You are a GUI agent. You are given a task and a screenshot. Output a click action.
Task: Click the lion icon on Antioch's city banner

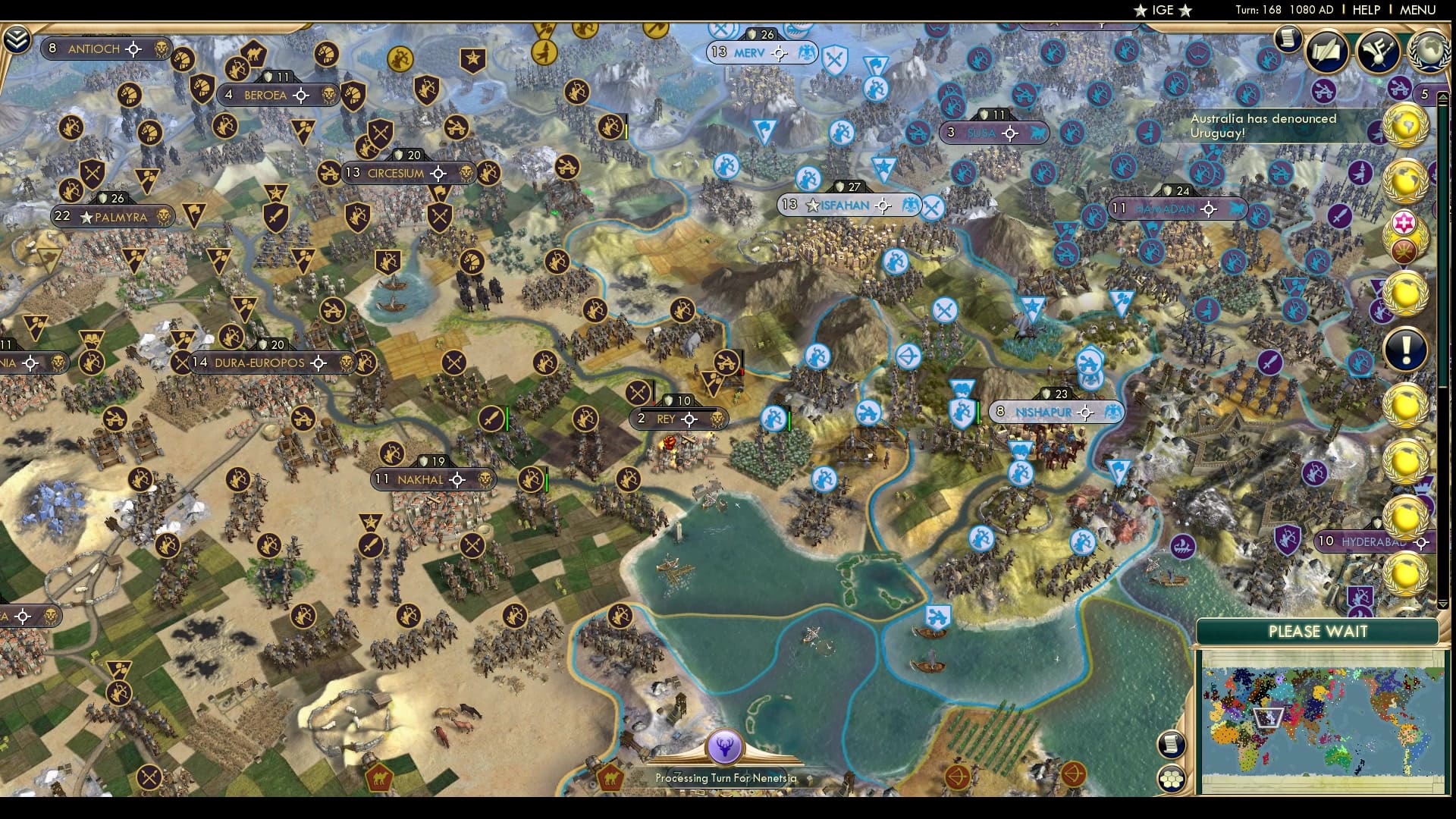click(x=160, y=49)
